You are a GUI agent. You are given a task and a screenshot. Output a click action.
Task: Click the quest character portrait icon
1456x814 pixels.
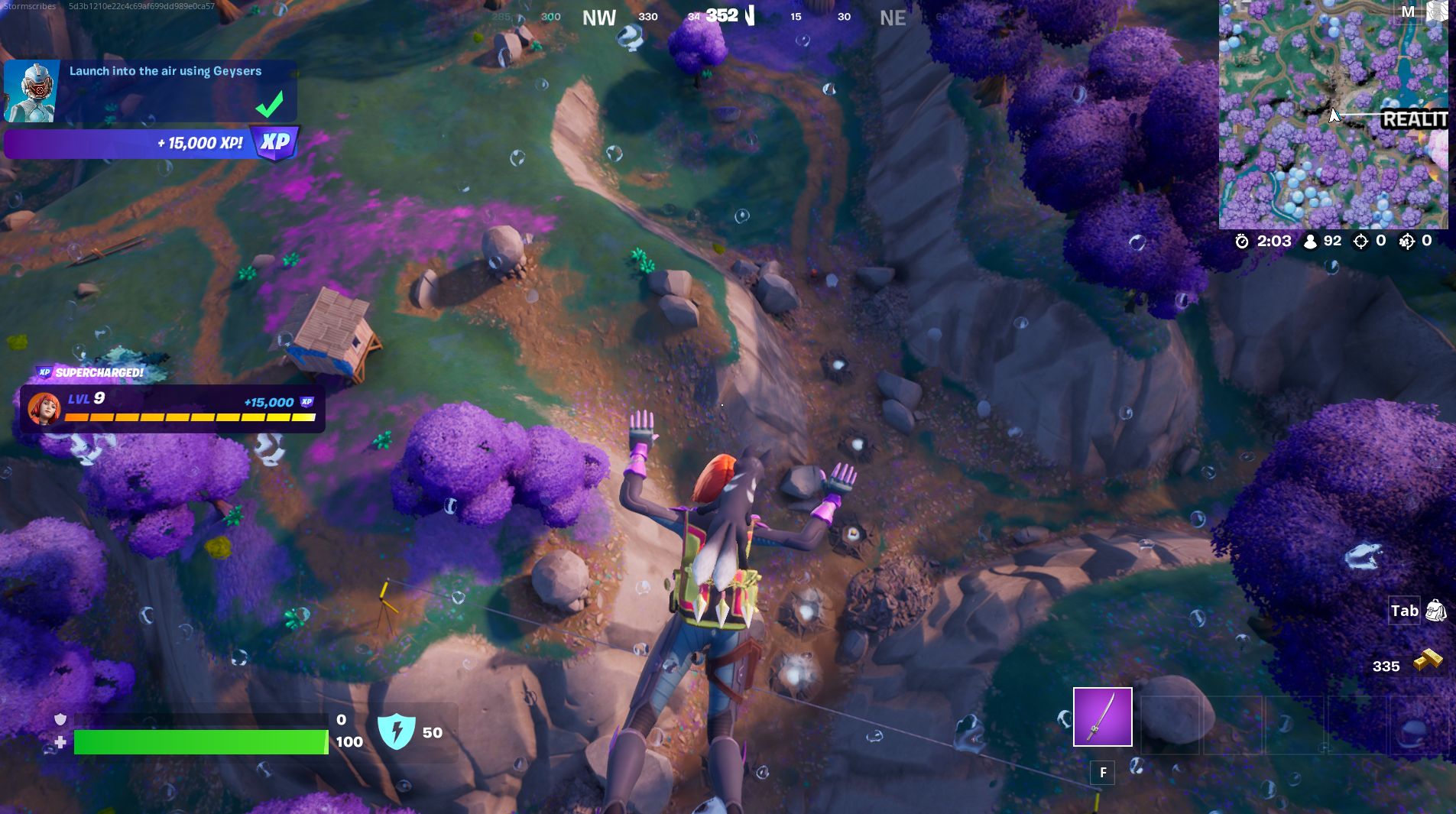[x=31, y=90]
